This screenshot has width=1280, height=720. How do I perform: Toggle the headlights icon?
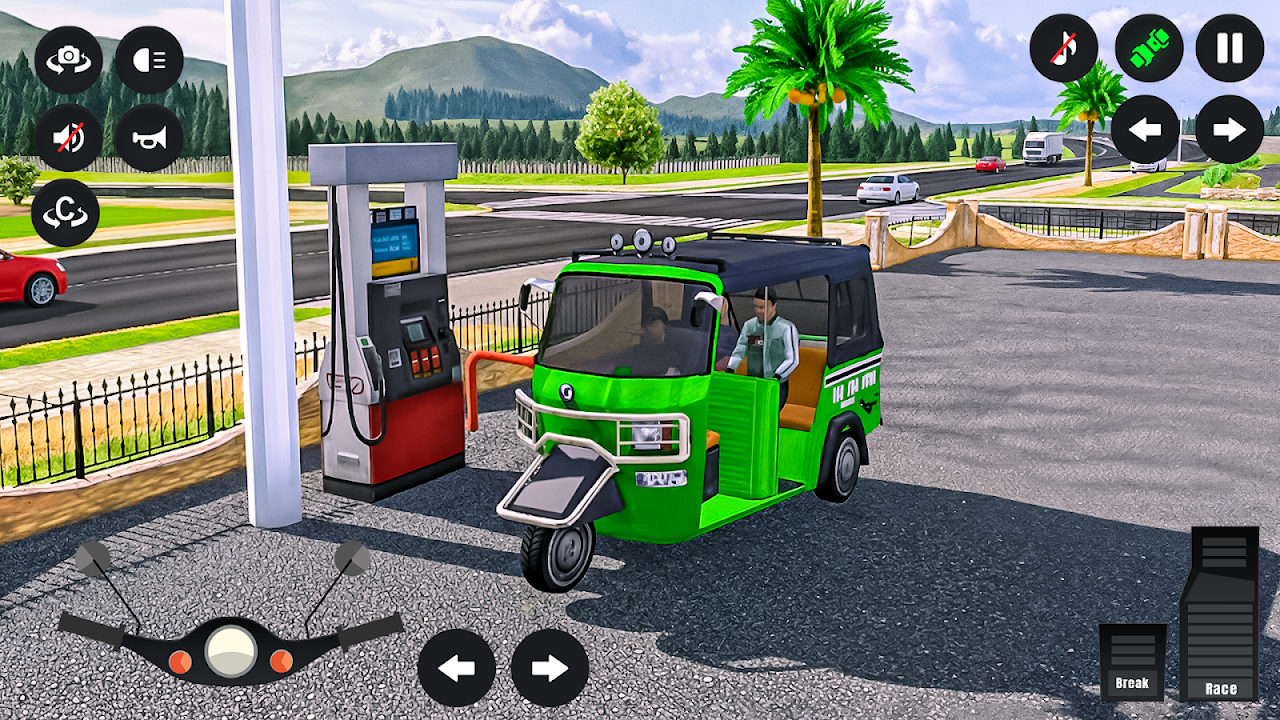(149, 60)
